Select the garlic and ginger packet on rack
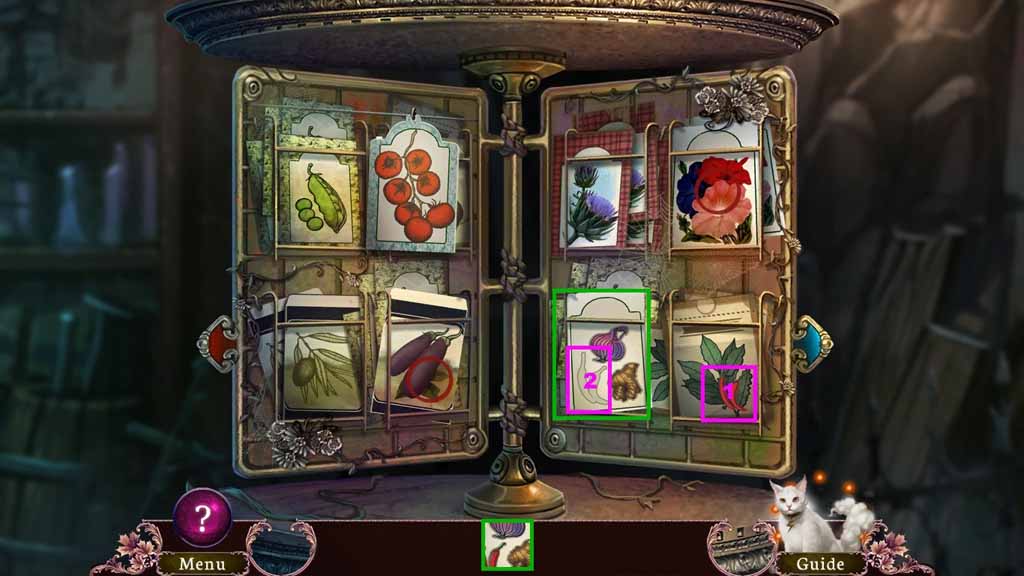This screenshot has height=576, width=1024. click(x=603, y=364)
